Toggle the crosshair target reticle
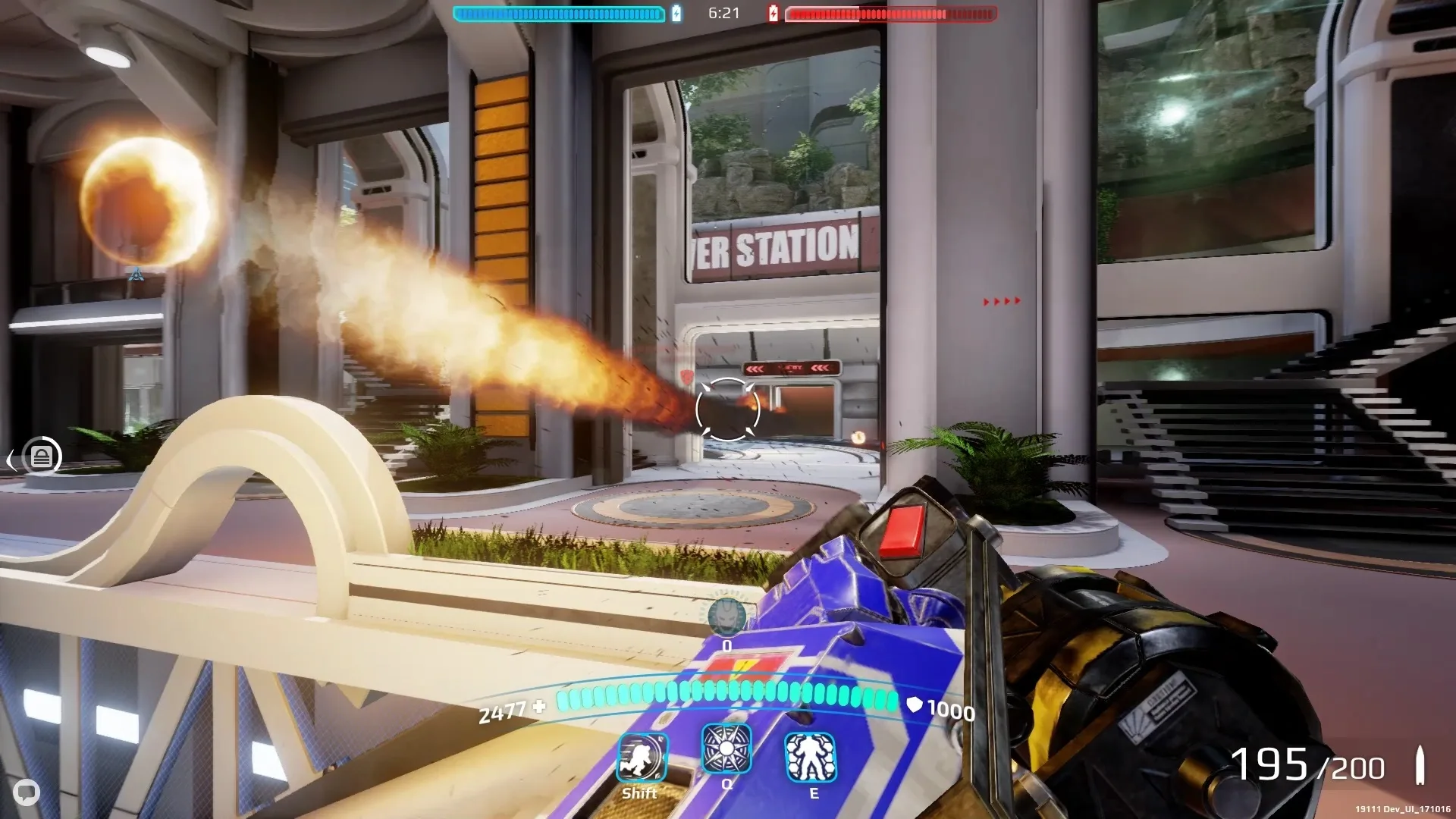This screenshot has height=819, width=1456. 726,409
